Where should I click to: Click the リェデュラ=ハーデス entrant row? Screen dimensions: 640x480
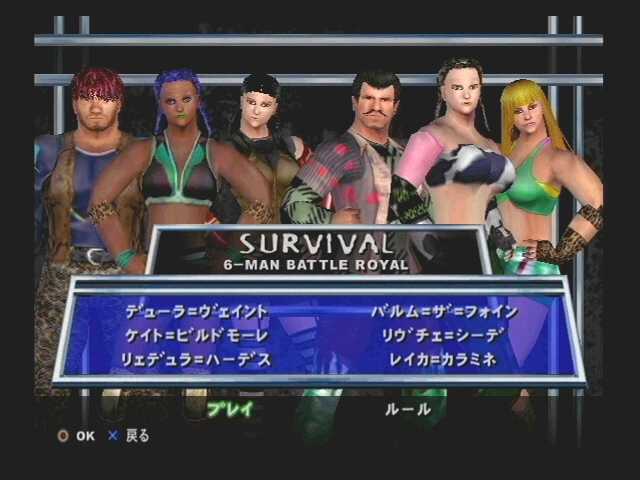199,358
